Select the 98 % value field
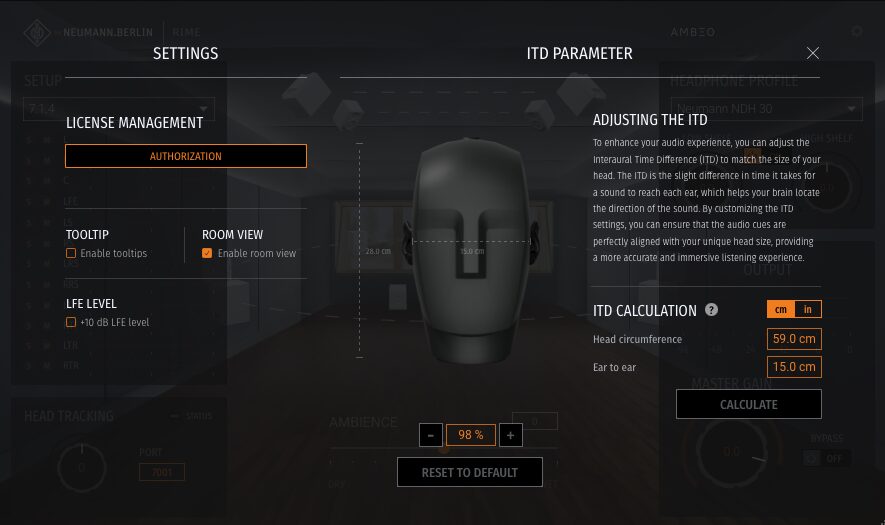This screenshot has height=525, width=885. tap(470, 435)
